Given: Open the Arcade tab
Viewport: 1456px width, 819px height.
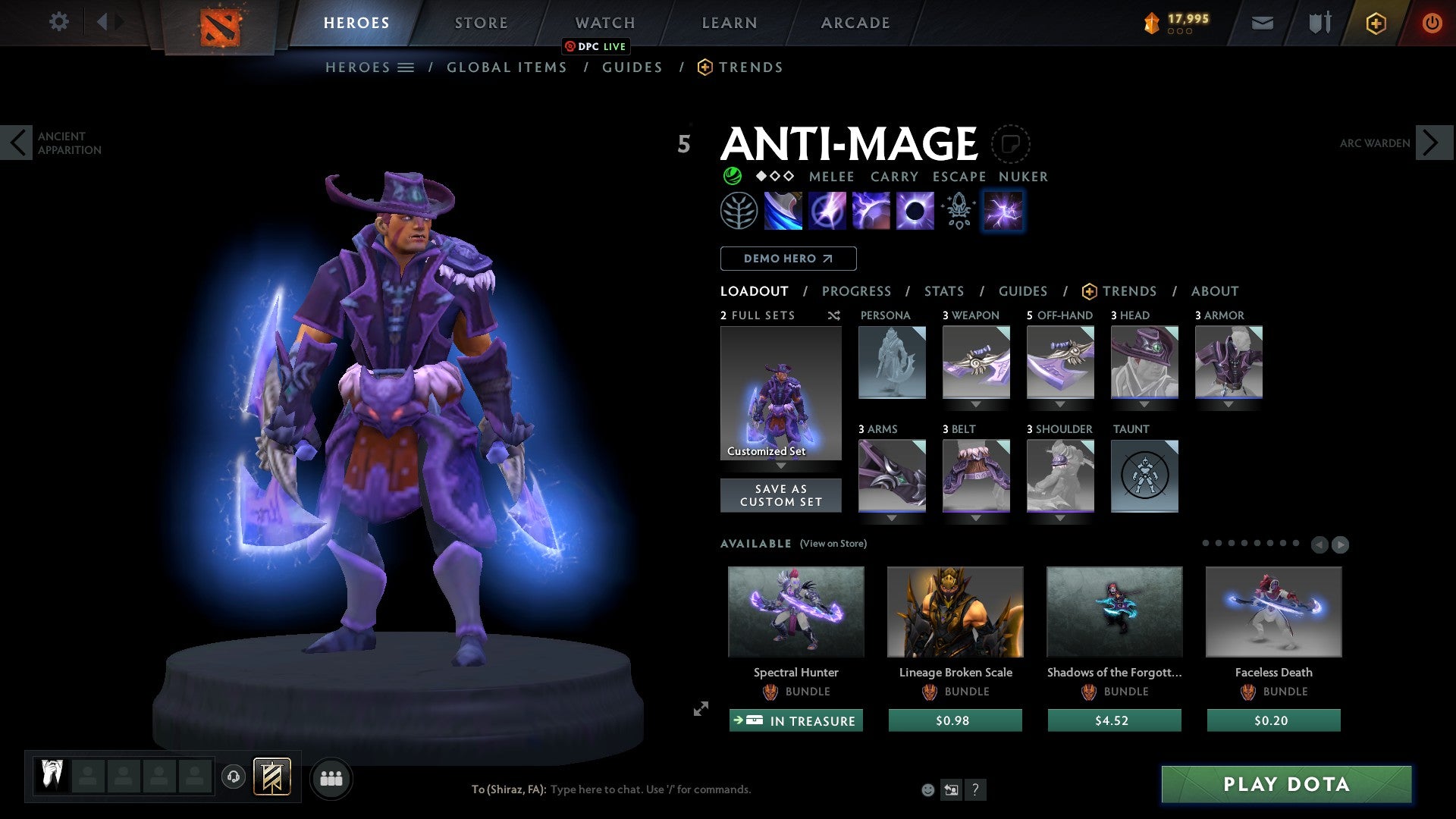Looking at the screenshot, I should (855, 23).
